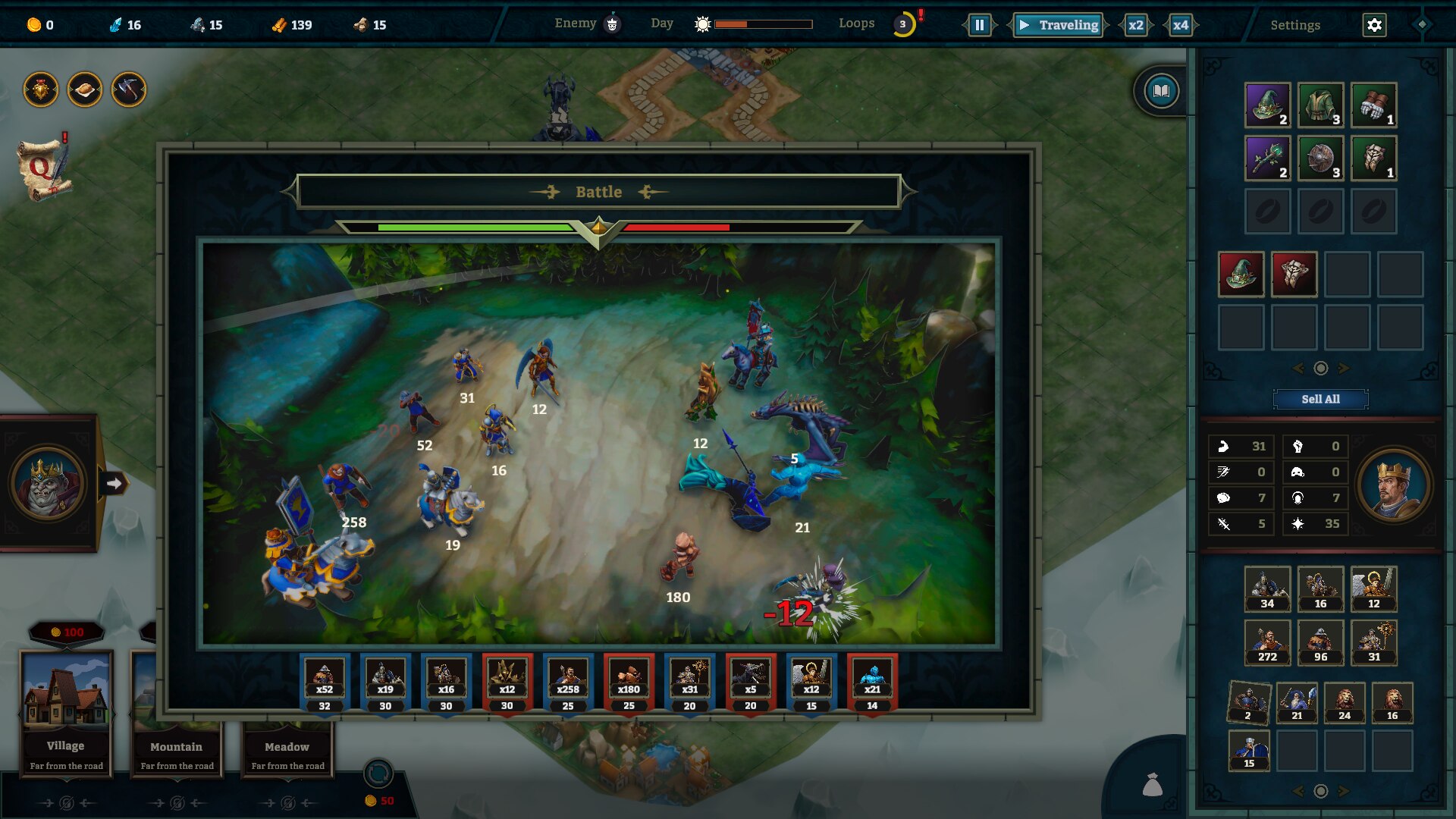The height and width of the screenshot is (819, 1456).
Task: Open the book journal icon
Action: 1161,92
